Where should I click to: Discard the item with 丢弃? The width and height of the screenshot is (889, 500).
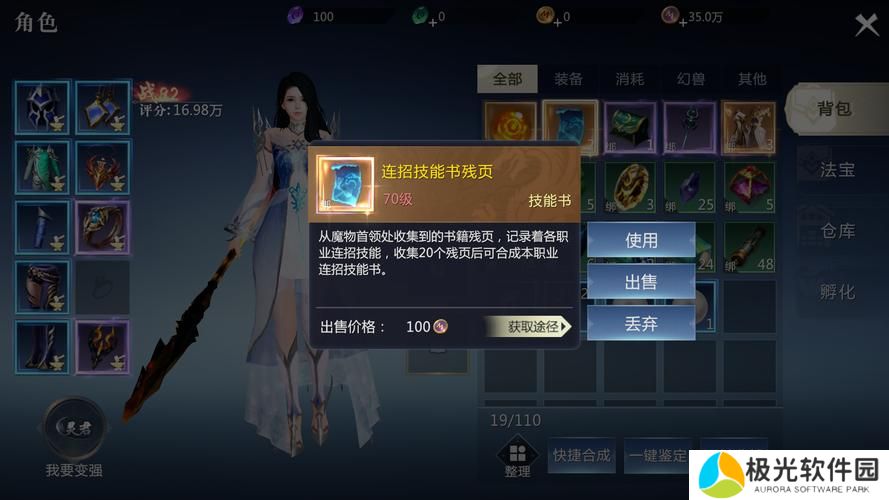pyautogui.click(x=641, y=324)
